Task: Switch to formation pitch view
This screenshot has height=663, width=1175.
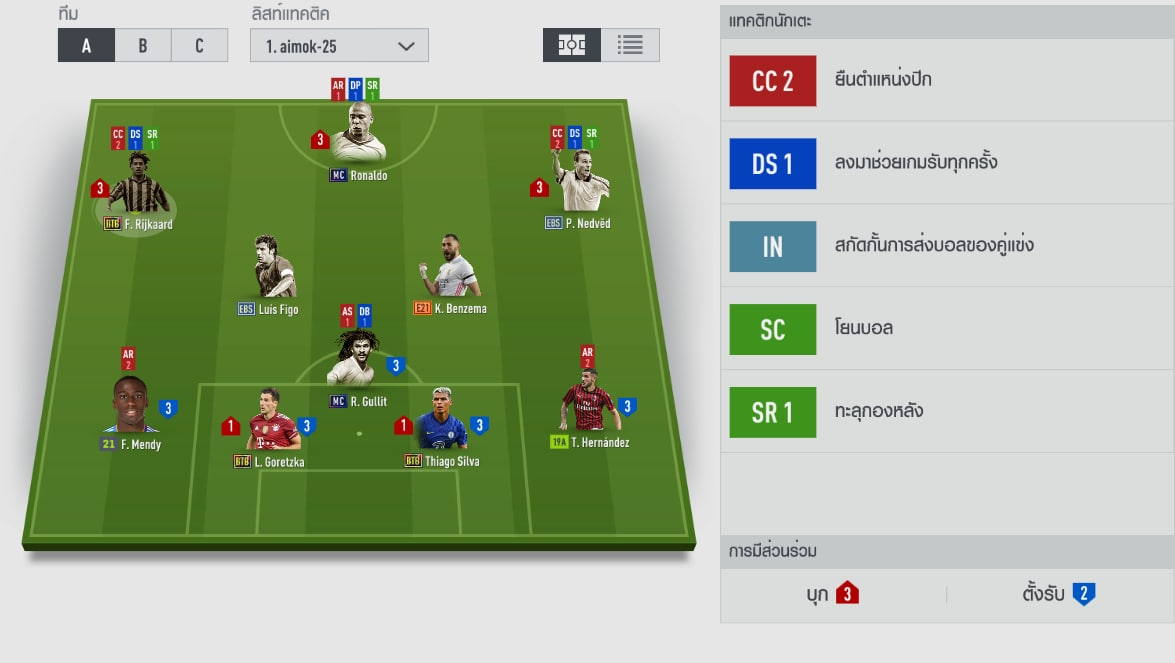Action: (x=572, y=45)
